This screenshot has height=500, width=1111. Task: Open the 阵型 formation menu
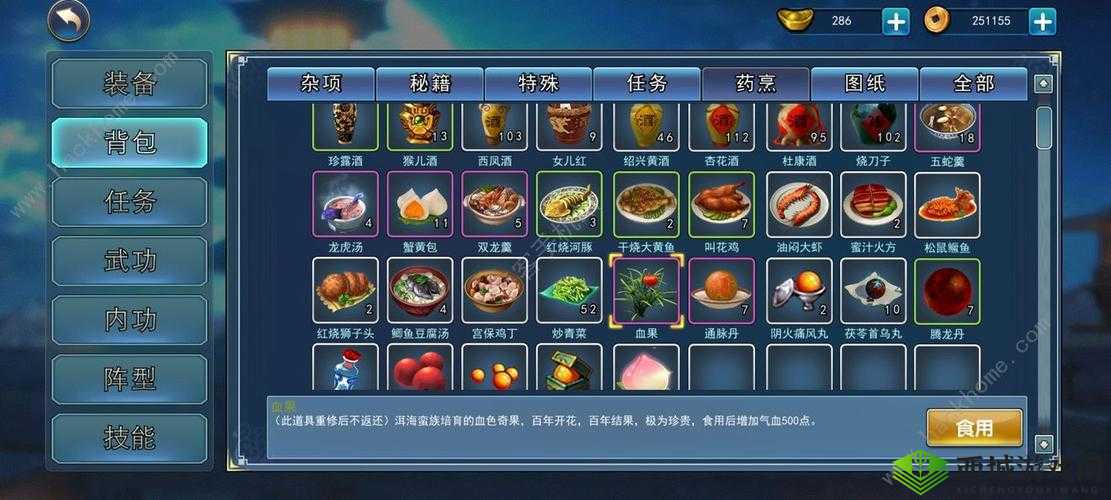point(130,379)
